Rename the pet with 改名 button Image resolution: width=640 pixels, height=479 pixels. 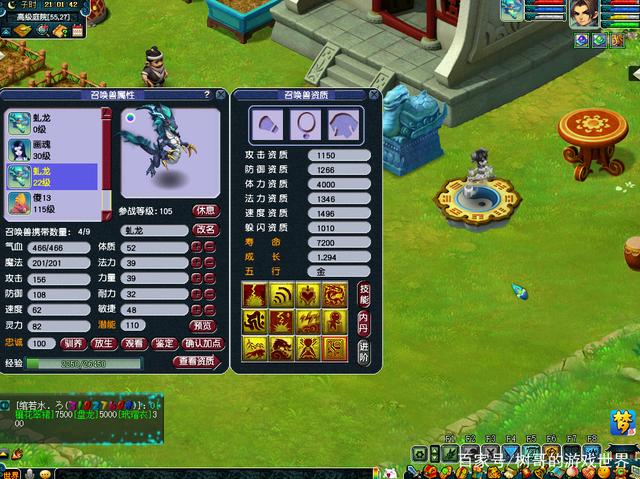point(206,230)
